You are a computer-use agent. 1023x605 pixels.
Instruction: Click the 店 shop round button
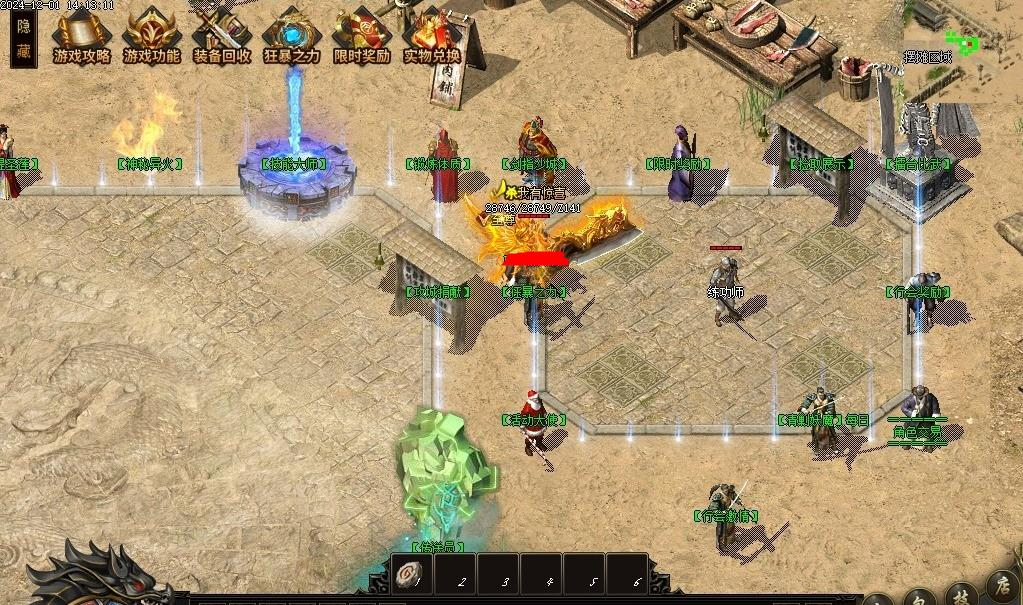[1001, 586]
